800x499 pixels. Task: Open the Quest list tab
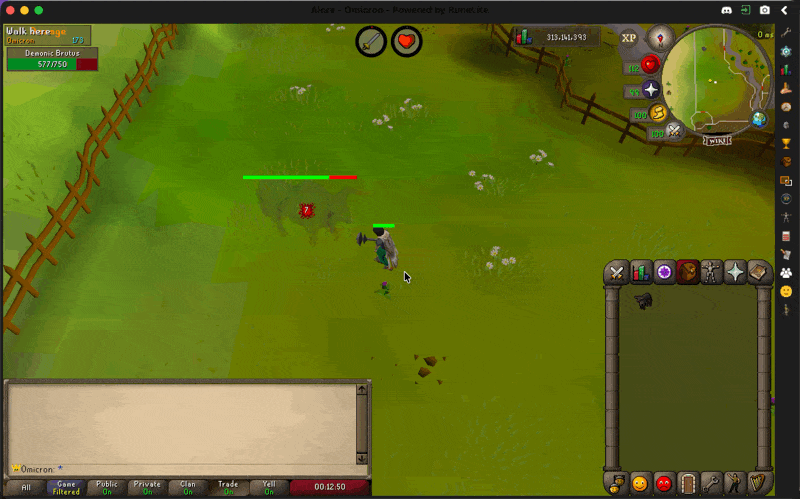tap(664, 272)
